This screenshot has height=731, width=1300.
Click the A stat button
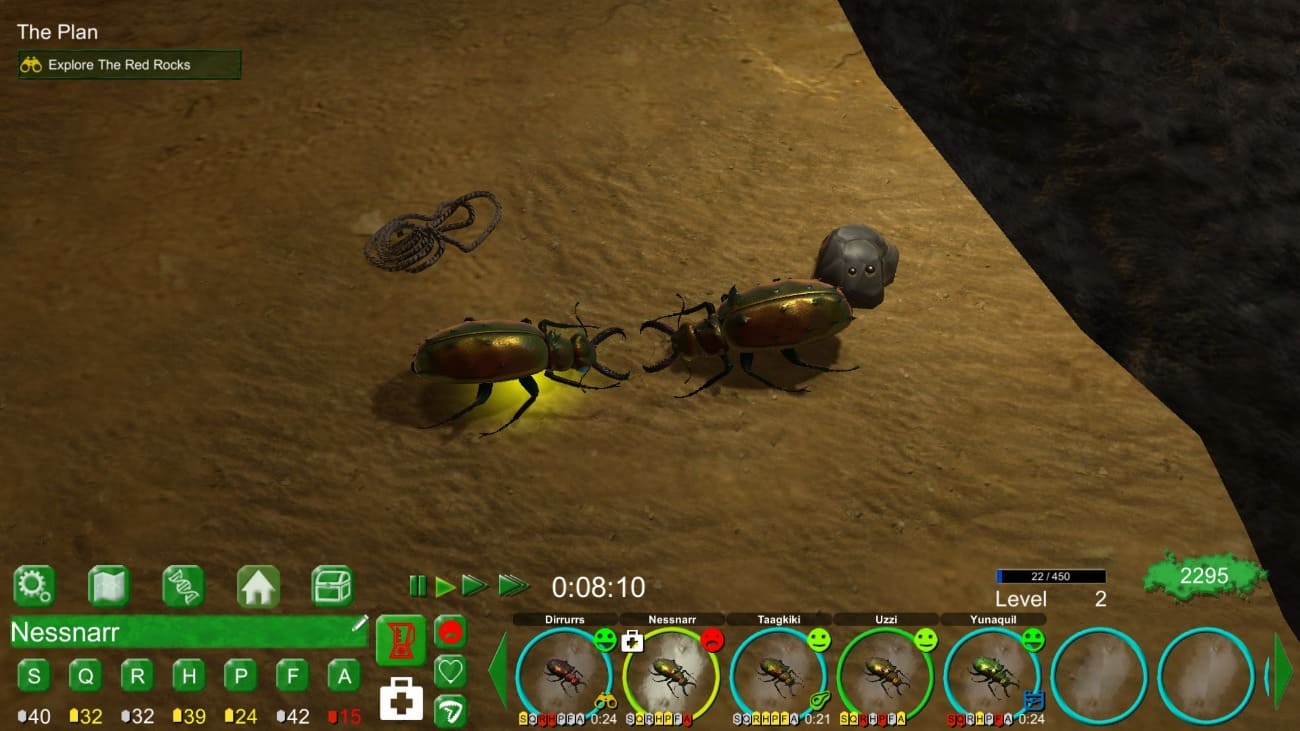[343, 676]
